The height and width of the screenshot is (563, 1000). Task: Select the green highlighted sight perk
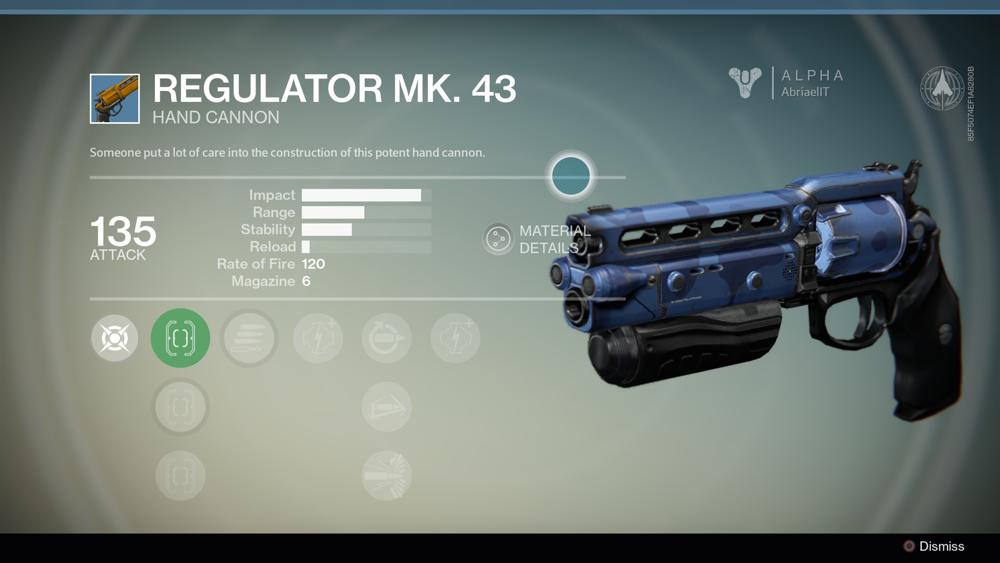(x=180, y=338)
